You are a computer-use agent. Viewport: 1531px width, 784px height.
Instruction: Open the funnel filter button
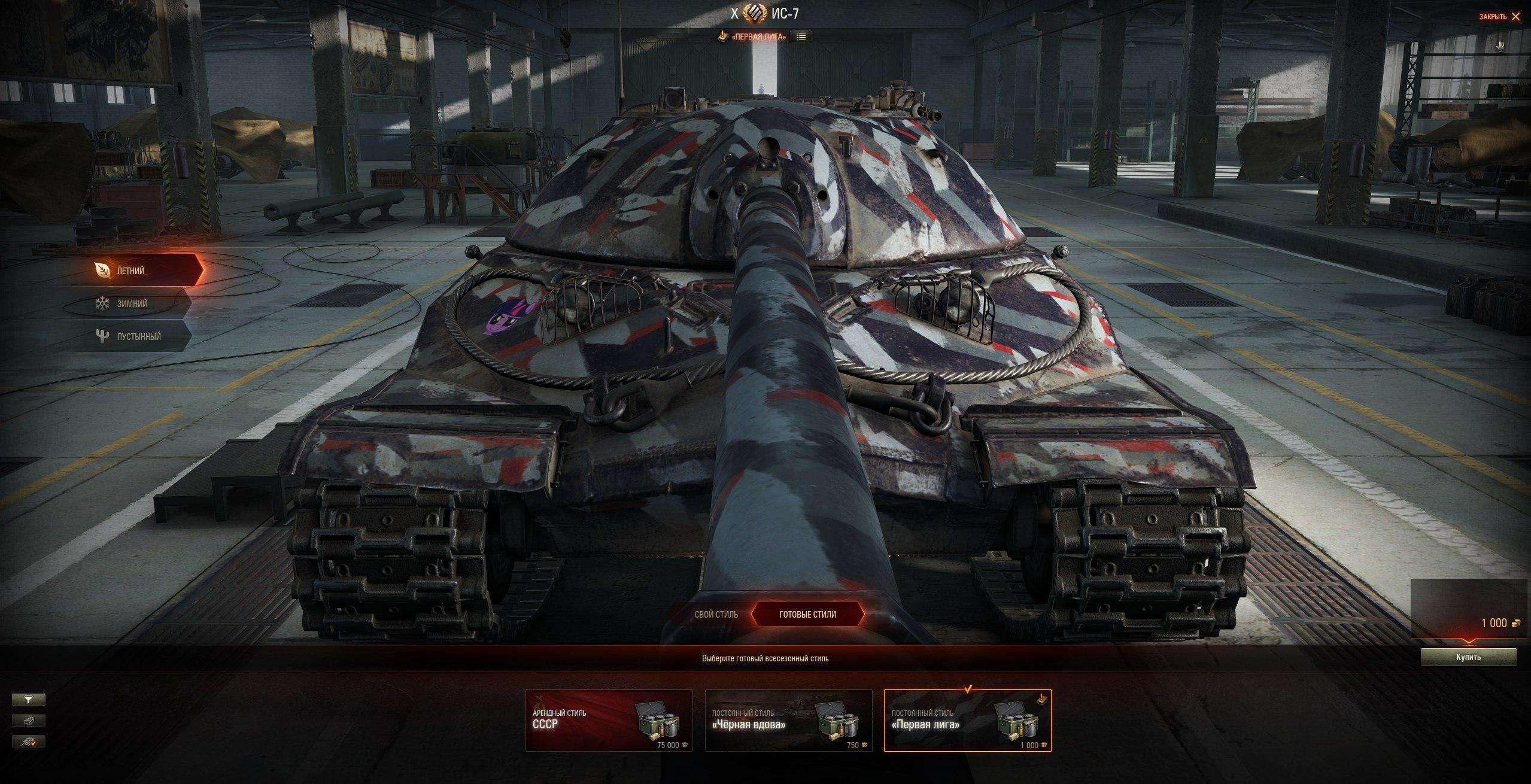click(x=29, y=699)
